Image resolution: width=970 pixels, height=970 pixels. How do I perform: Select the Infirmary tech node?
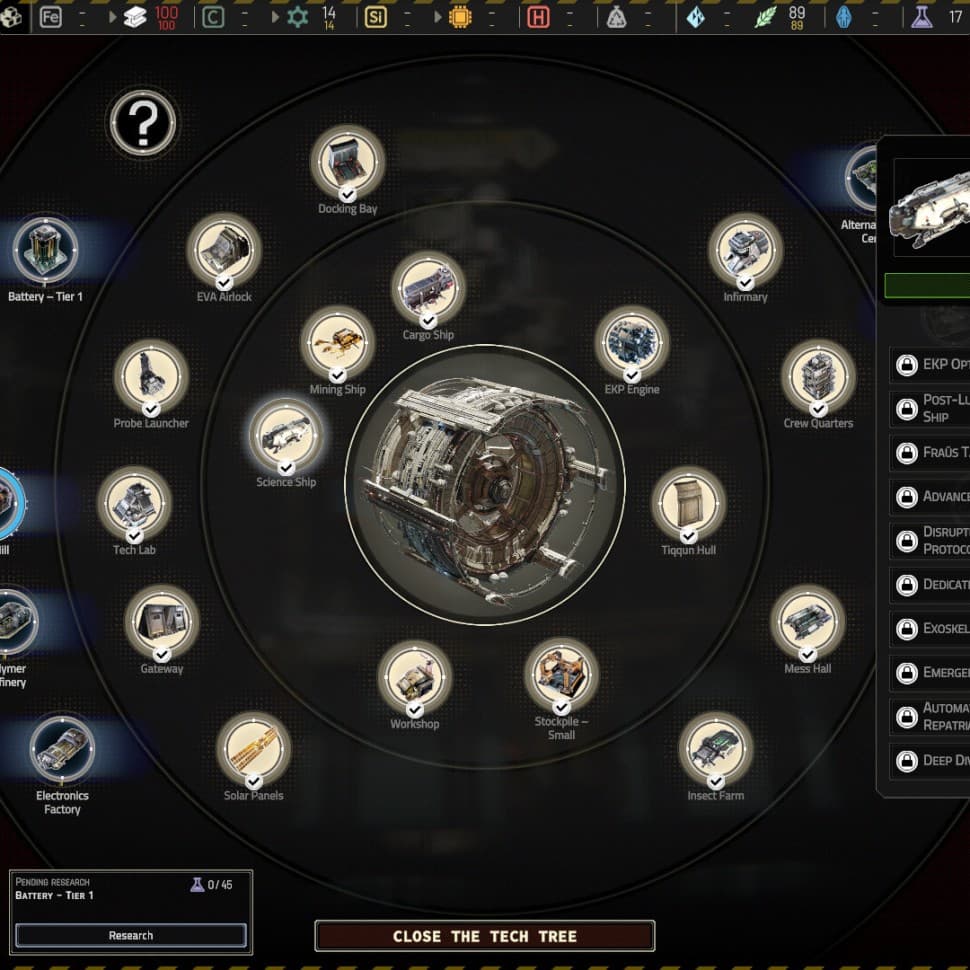(745, 250)
